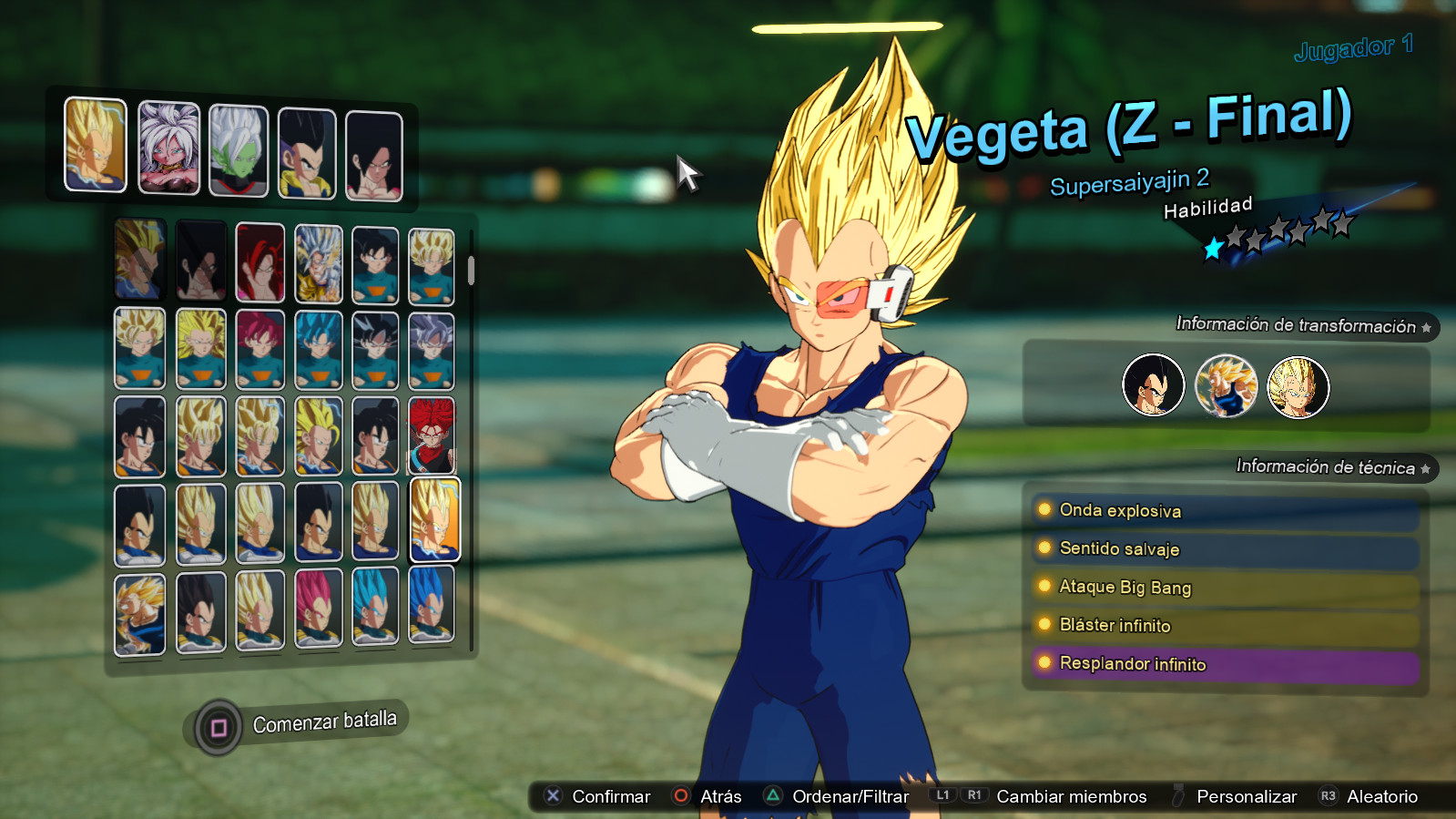Image resolution: width=1456 pixels, height=819 pixels.
Task: Click the circle button icon beside Atrás
Action: 681,795
